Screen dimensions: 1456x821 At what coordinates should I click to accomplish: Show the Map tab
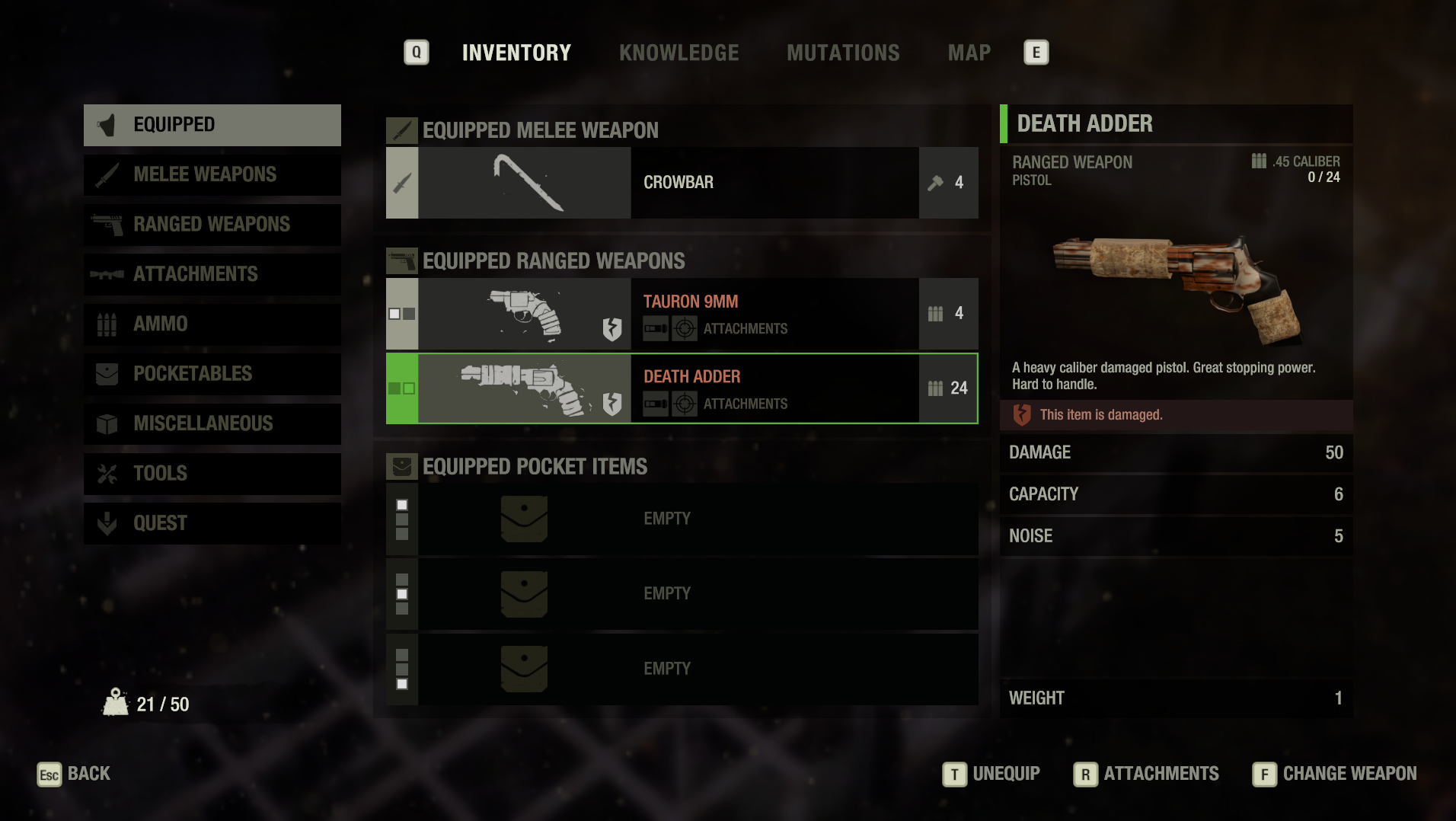click(969, 53)
